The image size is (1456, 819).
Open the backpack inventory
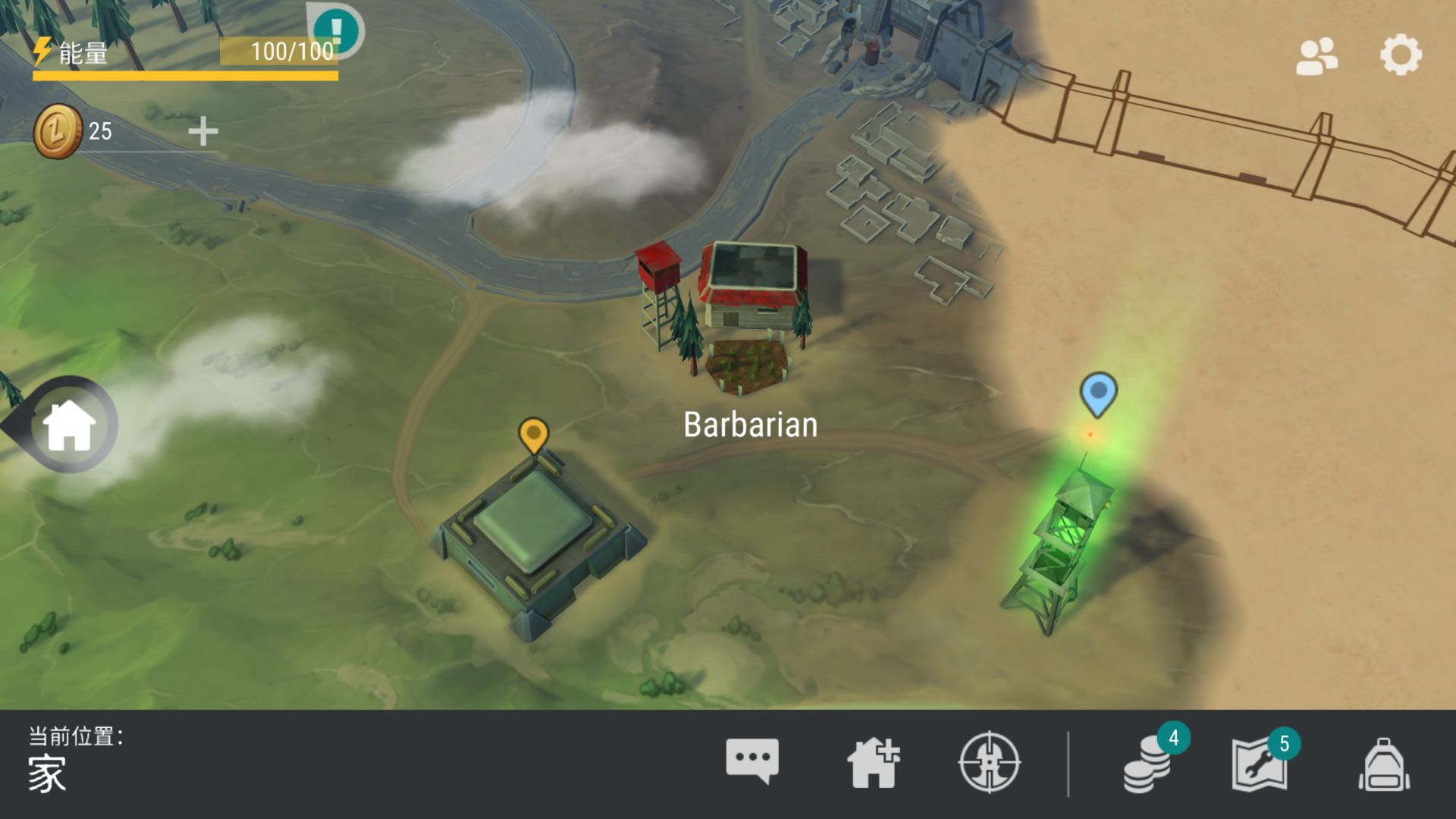(1384, 764)
